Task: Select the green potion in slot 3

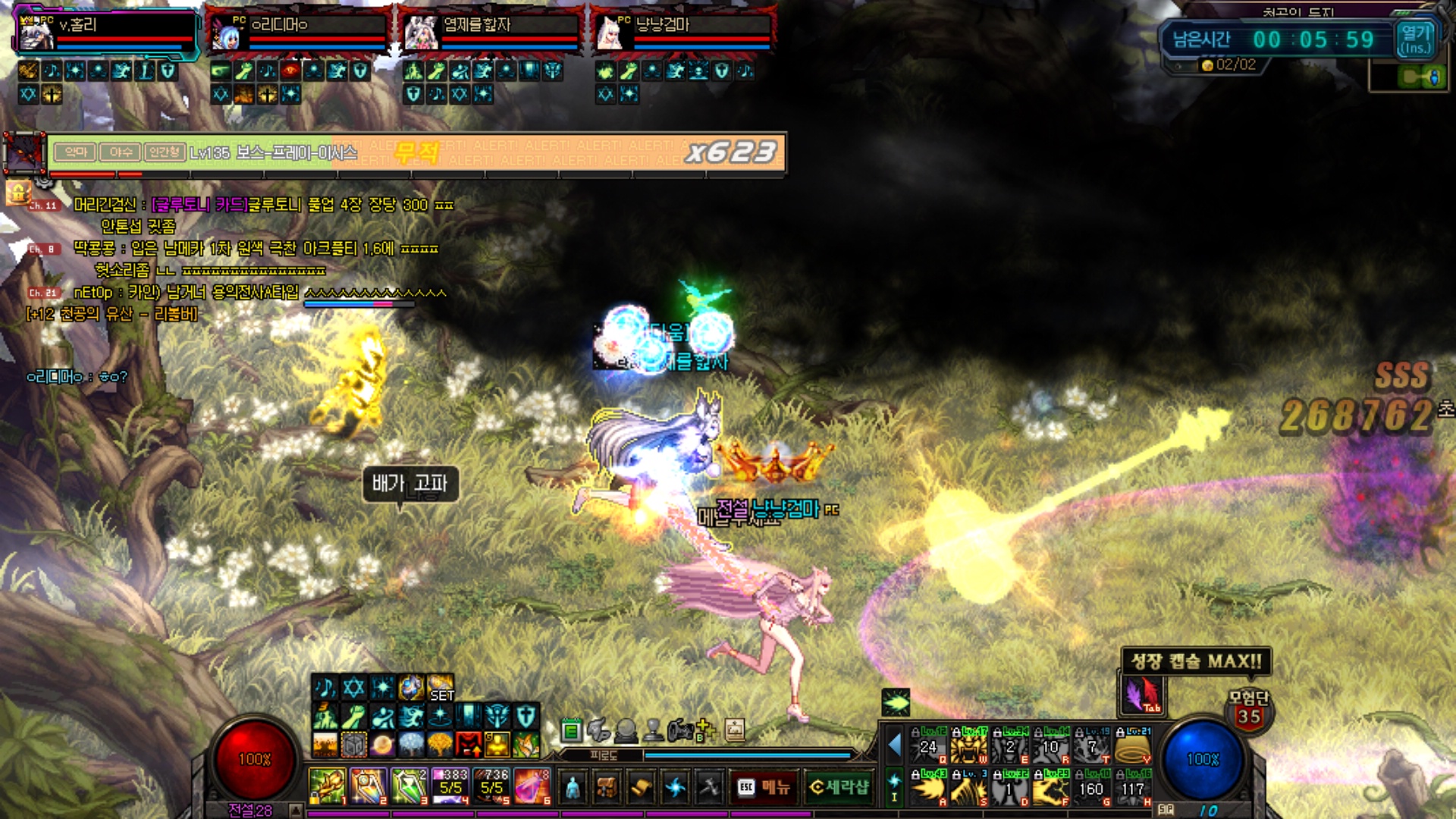Action: click(409, 786)
